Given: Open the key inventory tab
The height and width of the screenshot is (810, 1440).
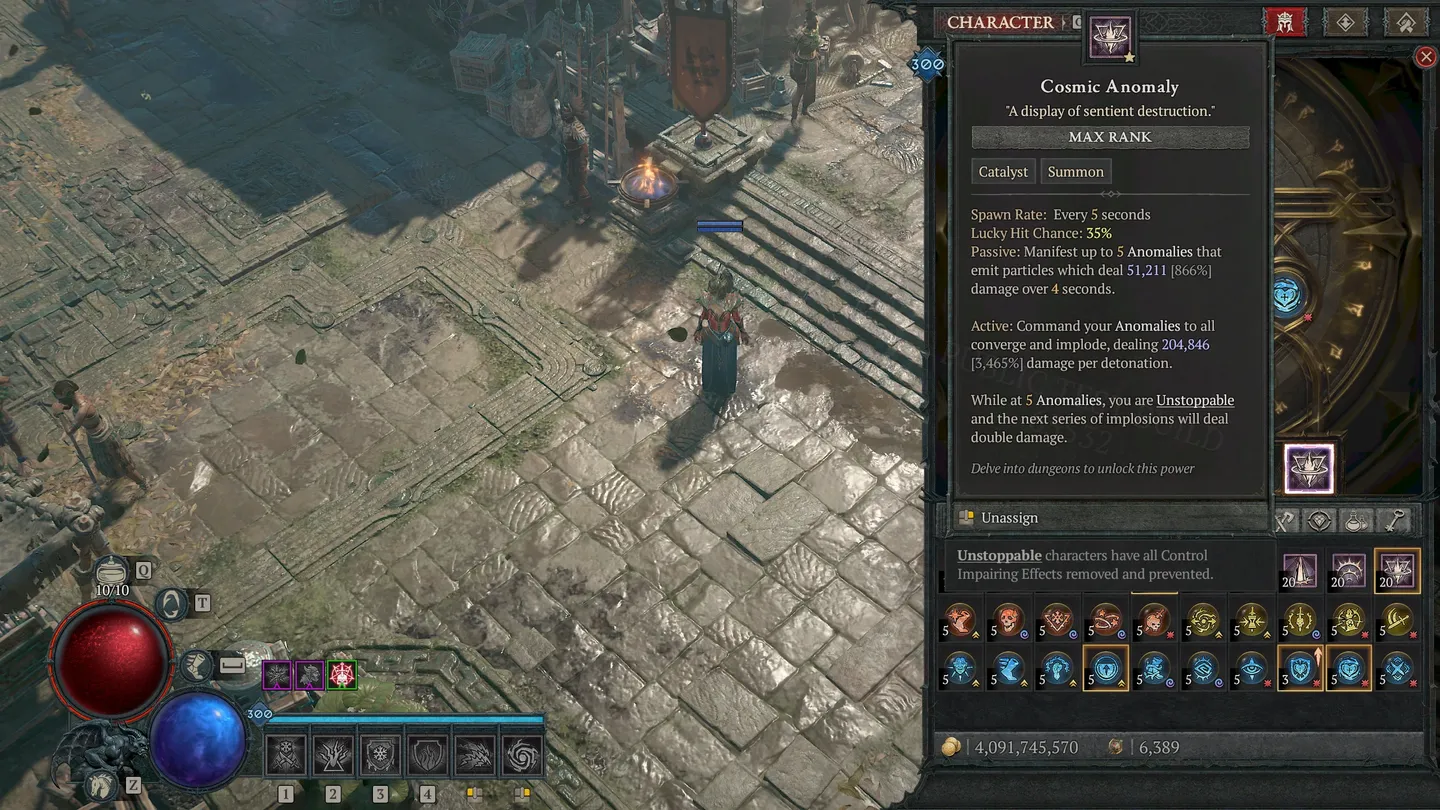Looking at the screenshot, I should coord(1395,520).
